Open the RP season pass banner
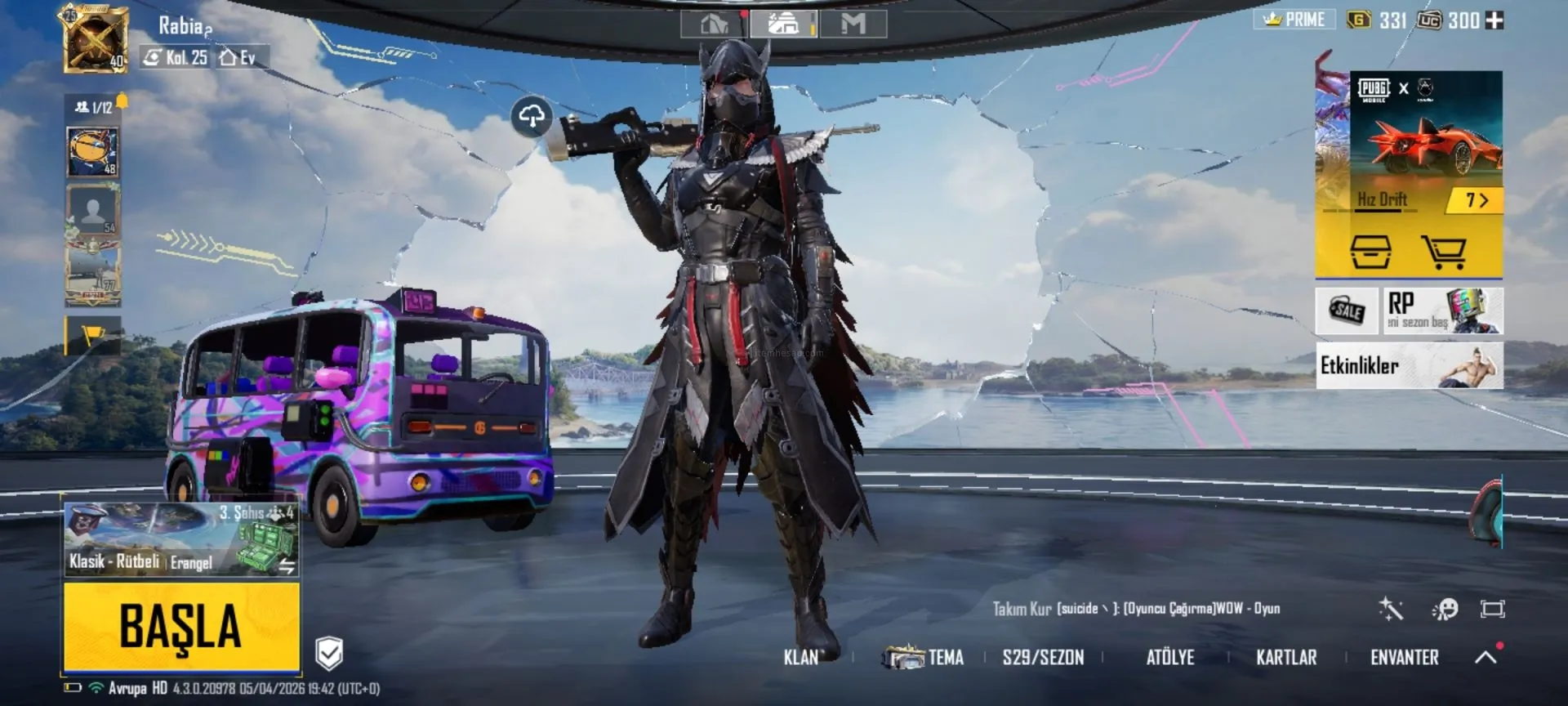The width and height of the screenshot is (1568, 706). (x=1442, y=311)
